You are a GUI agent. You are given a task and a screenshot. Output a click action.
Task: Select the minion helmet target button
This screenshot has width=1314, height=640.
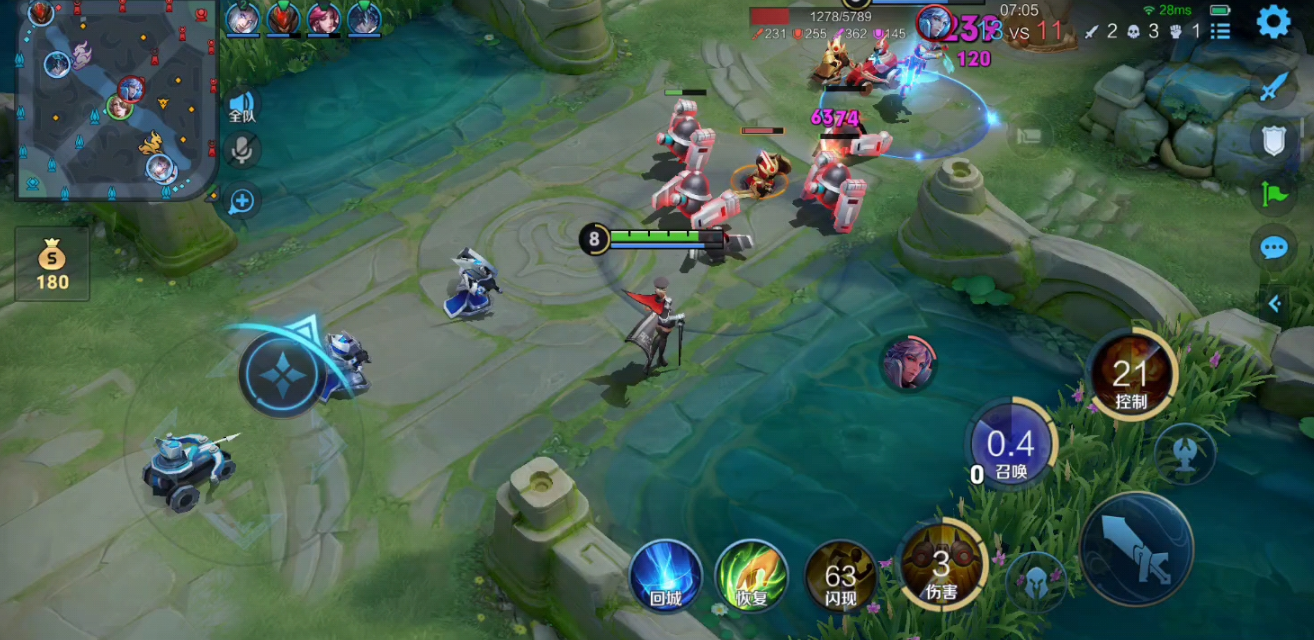pos(1035,581)
